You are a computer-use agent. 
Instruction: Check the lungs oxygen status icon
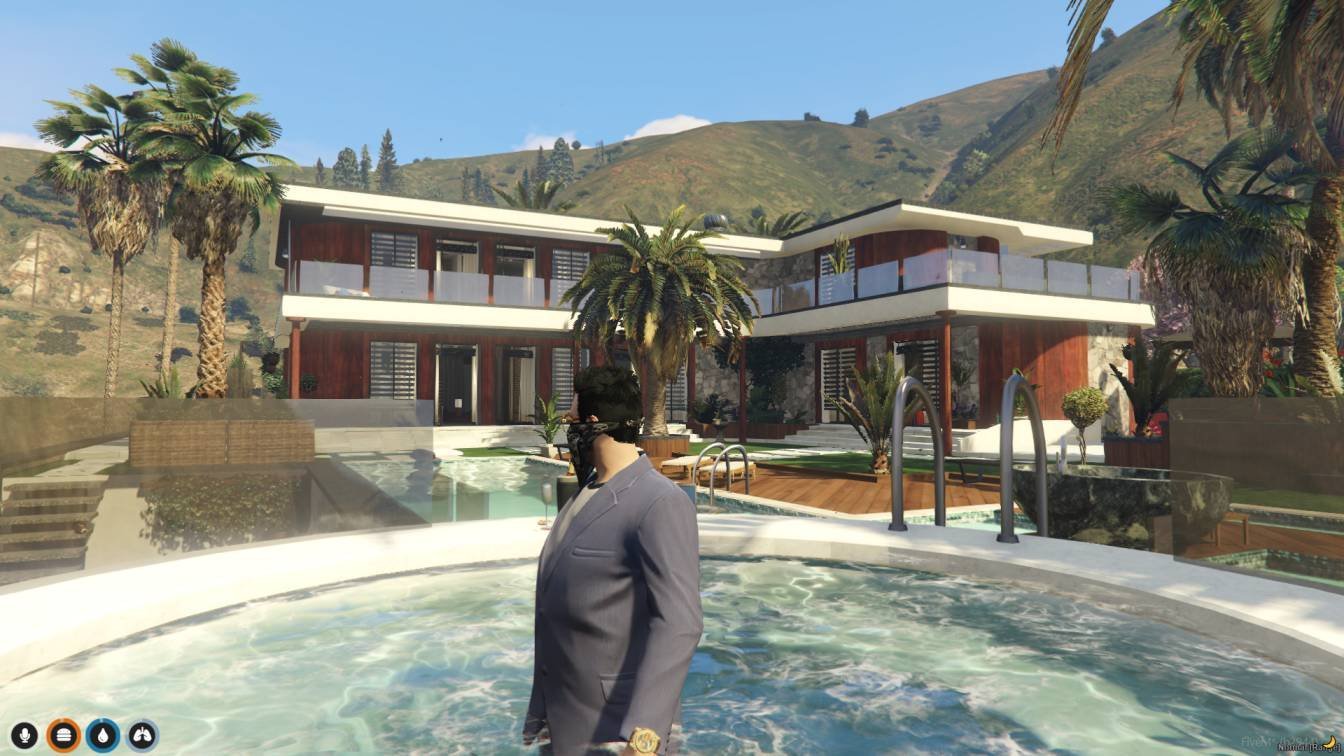tap(142, 735)
